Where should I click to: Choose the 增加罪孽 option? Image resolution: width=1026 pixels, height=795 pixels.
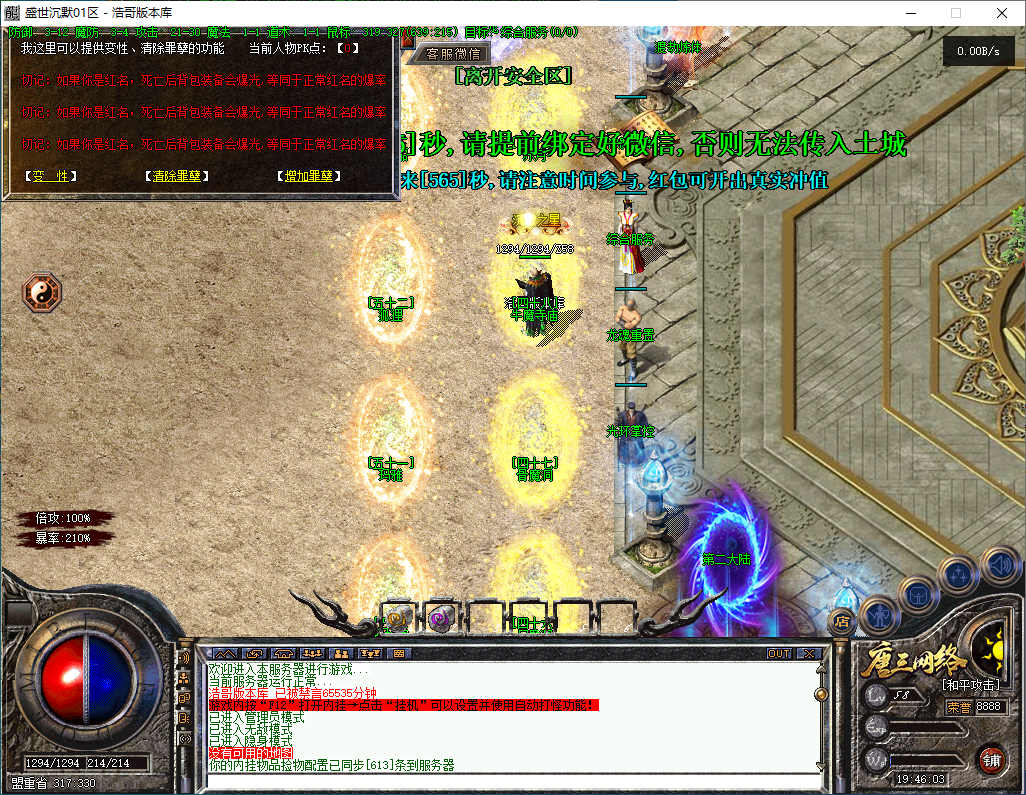tap(308, 176)
